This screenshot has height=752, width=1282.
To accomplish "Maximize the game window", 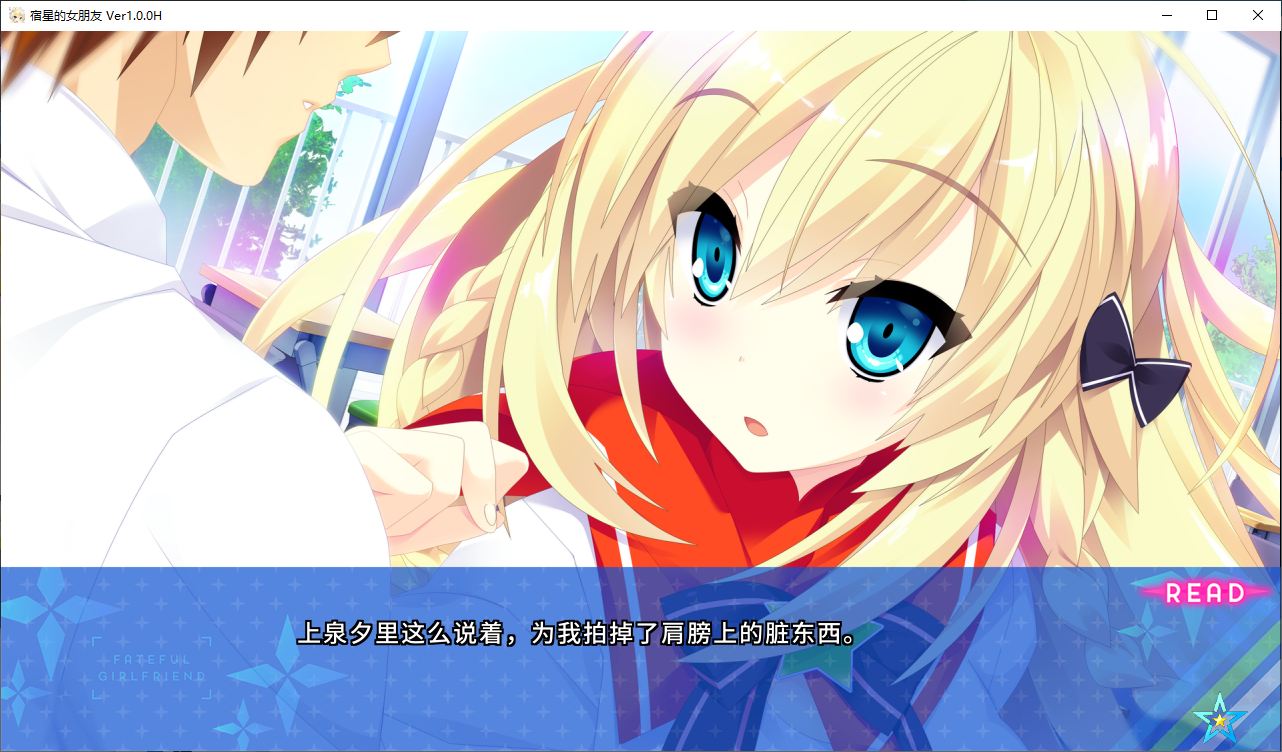I will (1212, 15).
